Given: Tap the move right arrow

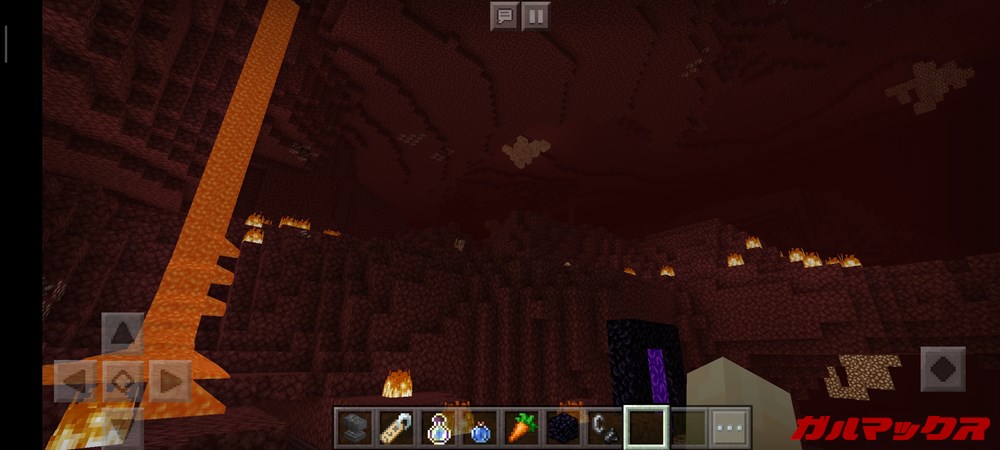Looking at the screenshot, I should point(170,381).
